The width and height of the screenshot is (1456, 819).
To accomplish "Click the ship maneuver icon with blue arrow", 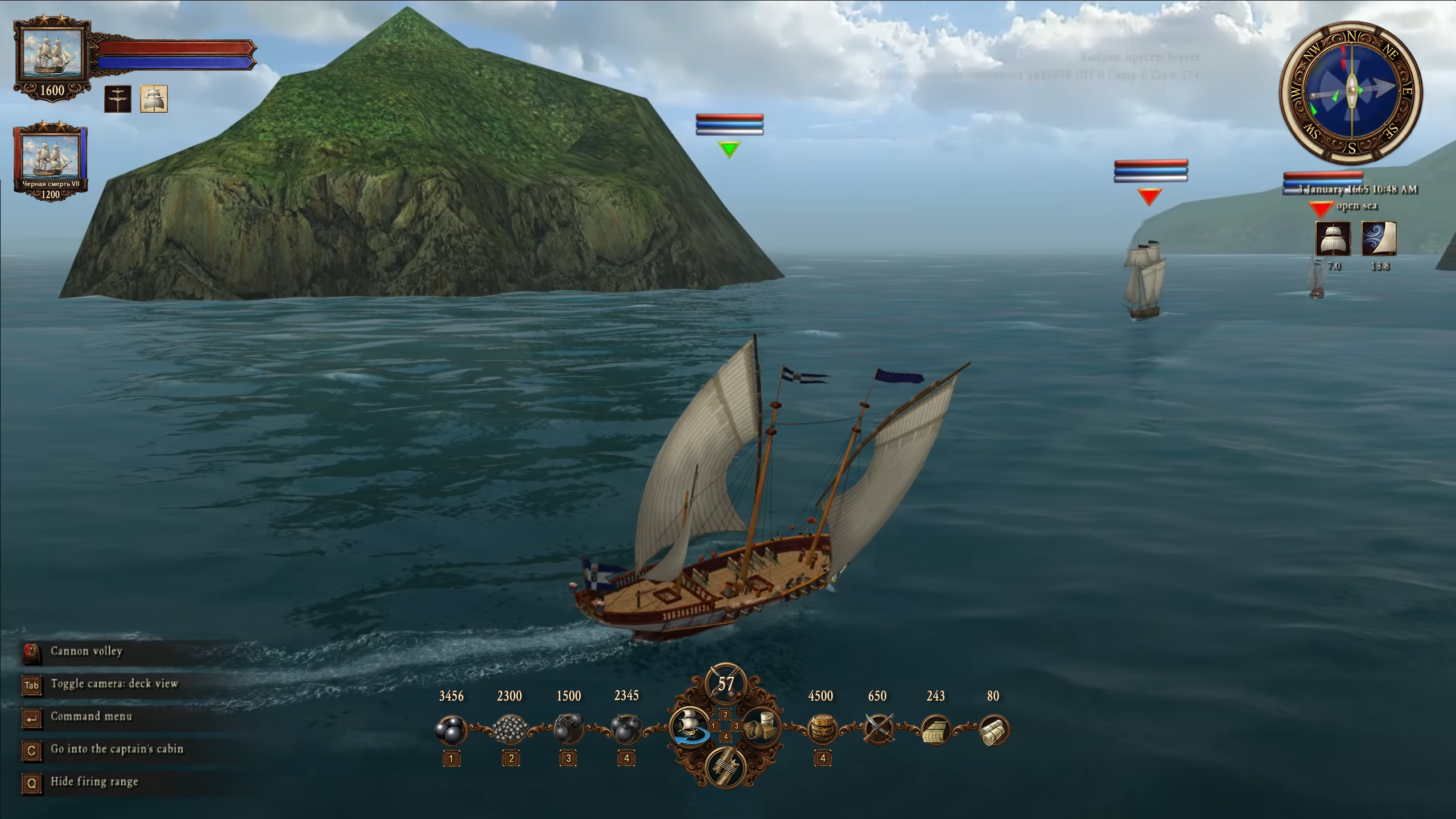I will coord(690,727).
